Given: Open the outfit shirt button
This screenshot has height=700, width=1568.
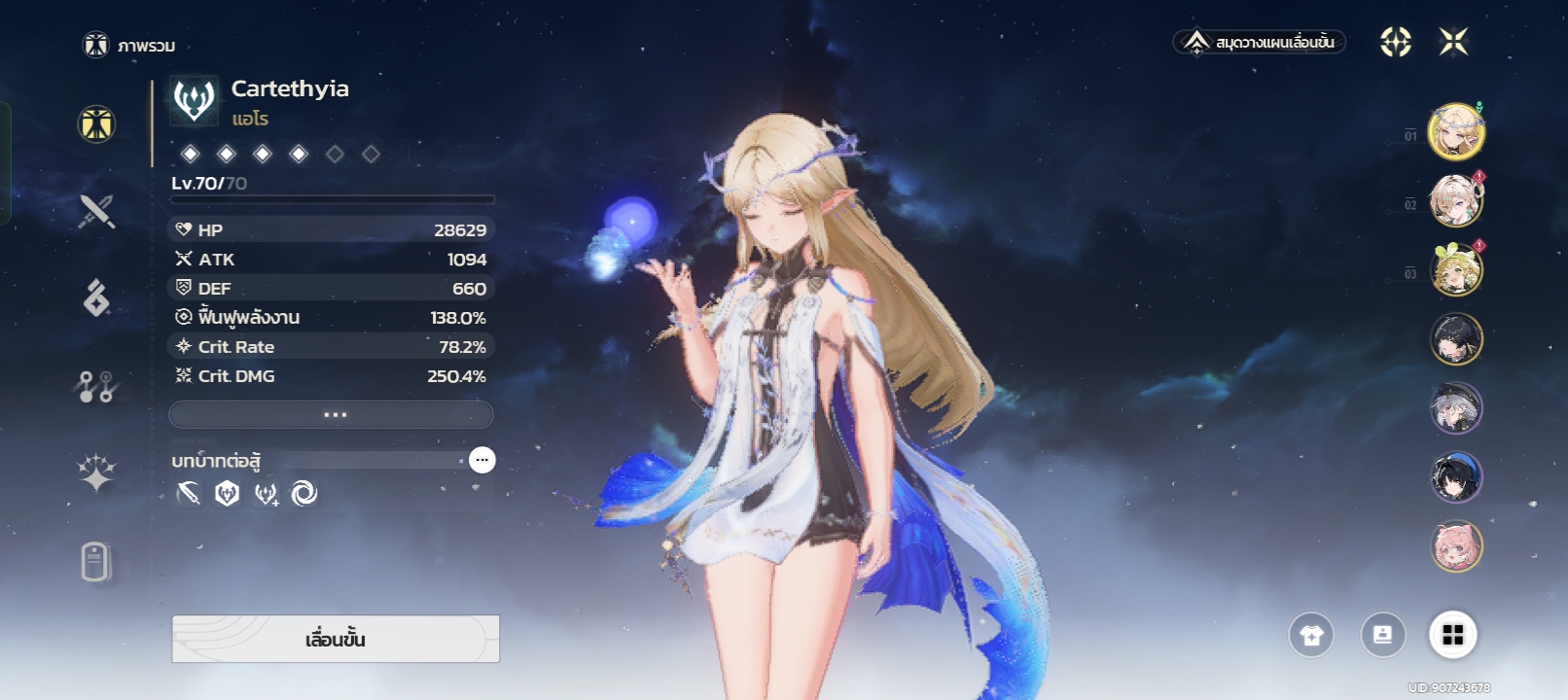Looking at the screenshot, I should (1311, 636).
